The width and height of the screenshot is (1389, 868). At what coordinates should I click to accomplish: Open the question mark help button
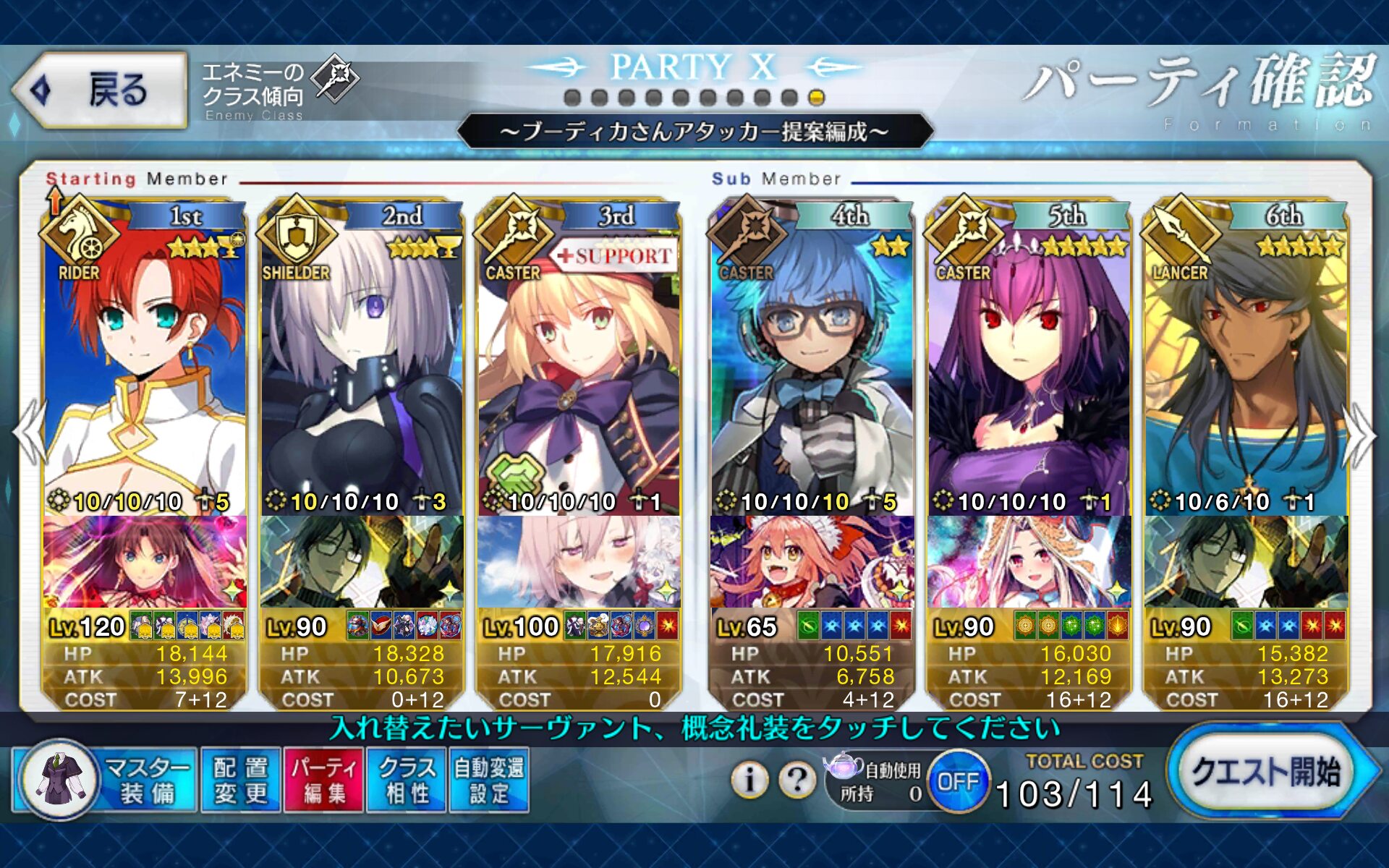tap(797, 779)
